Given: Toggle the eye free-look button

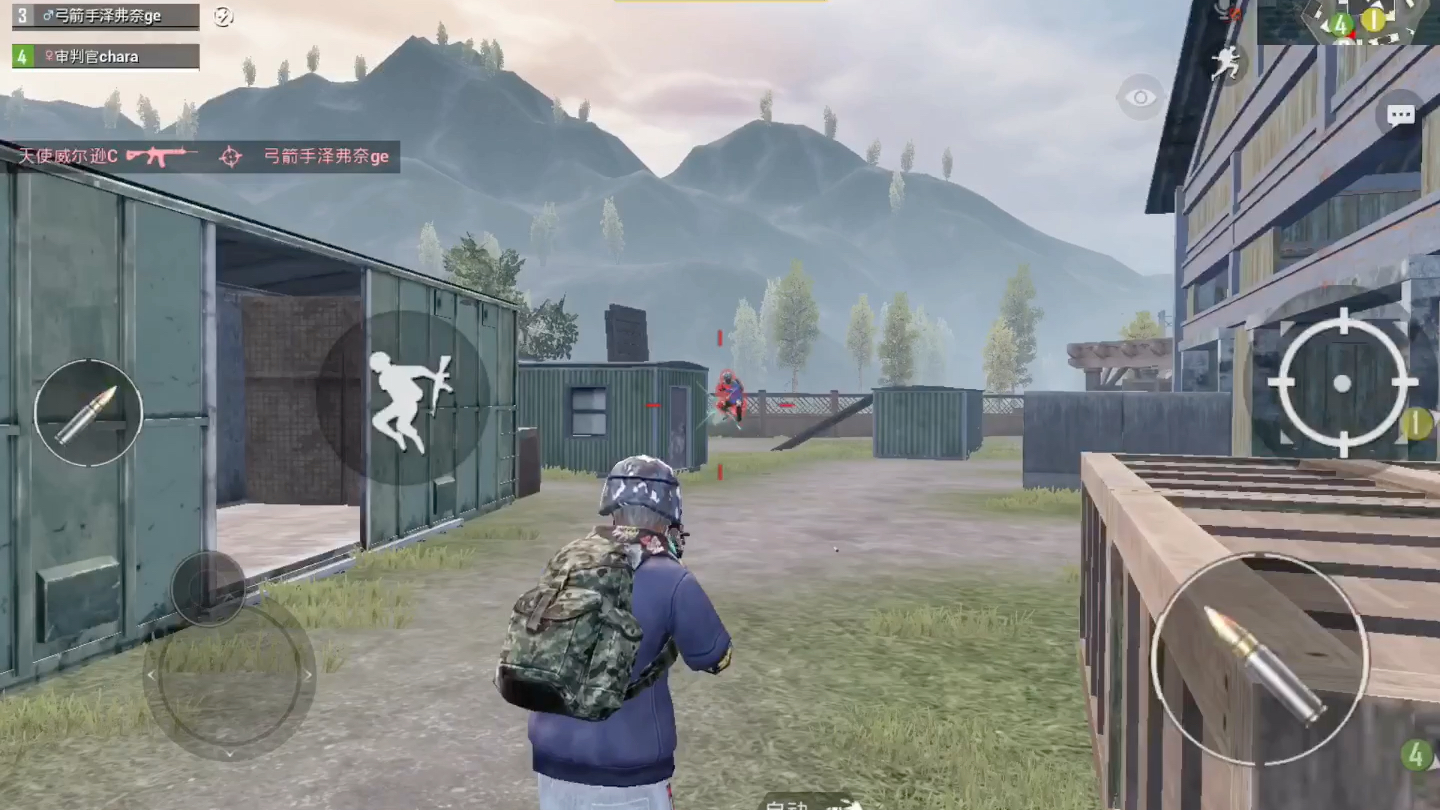Looking at the screenshot, I should 1140,97.
